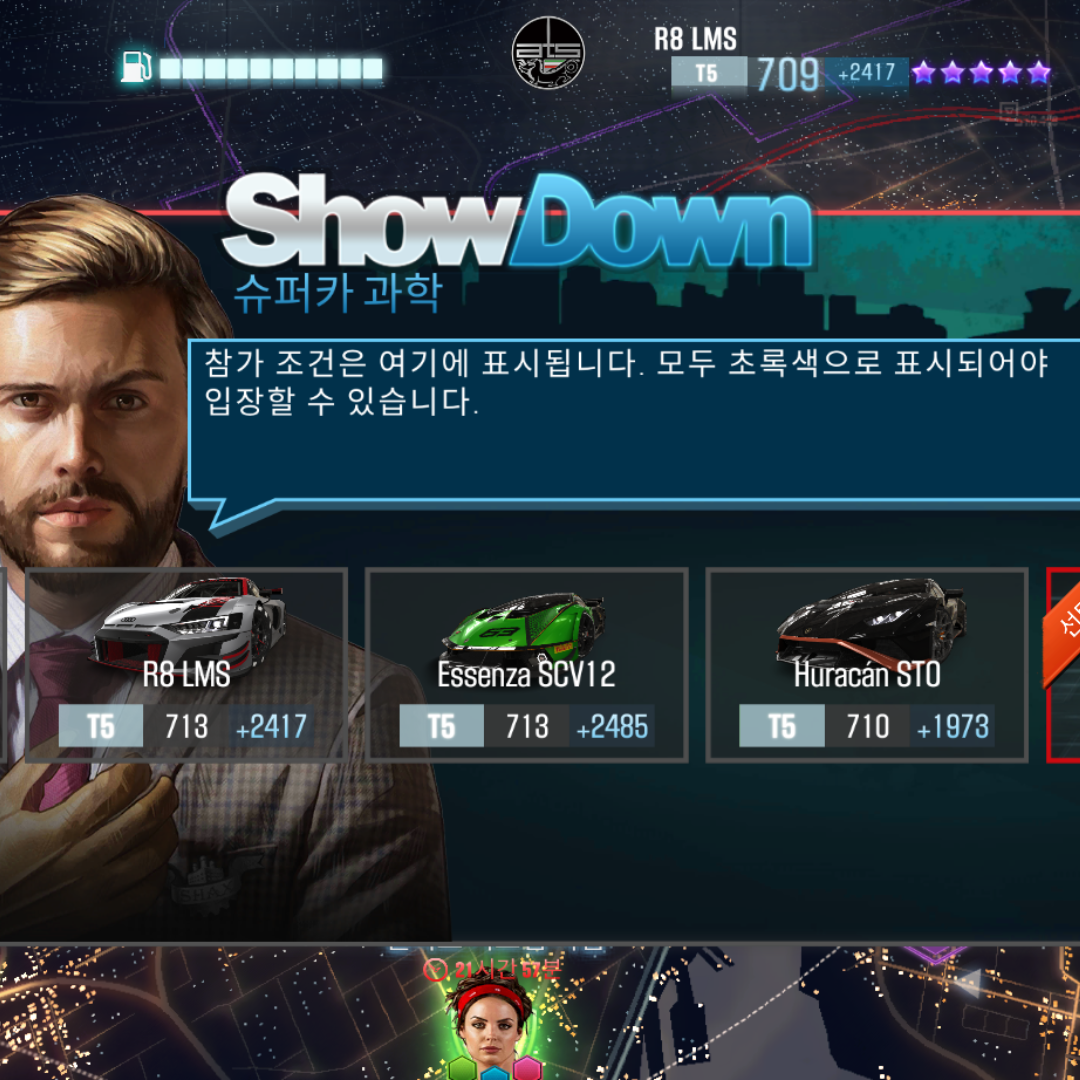Open the red-bordered card with orange ribbon

point(1064,665)
